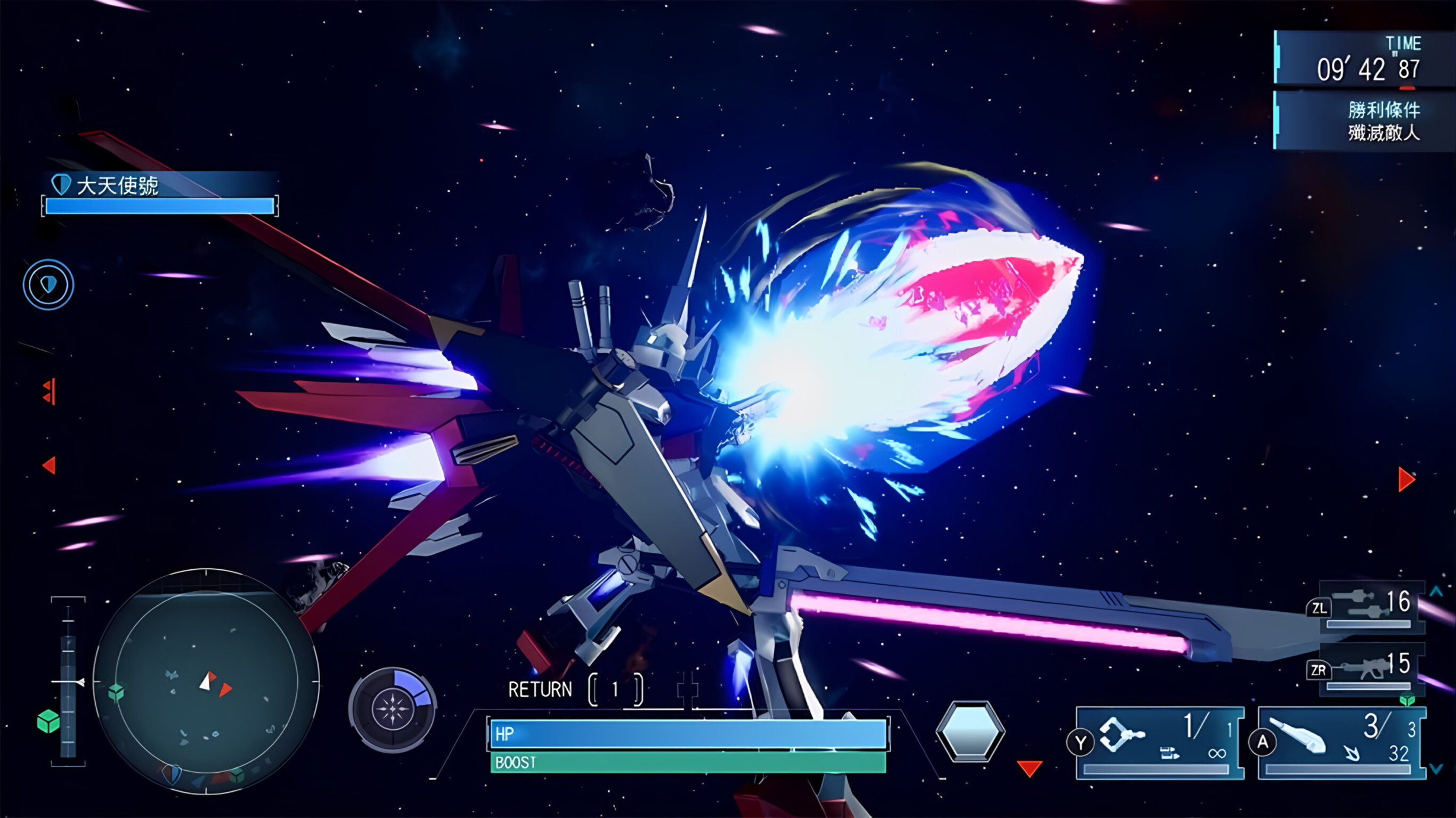
Task: Click the circular compass star gauge
Action: pos(392,709)
